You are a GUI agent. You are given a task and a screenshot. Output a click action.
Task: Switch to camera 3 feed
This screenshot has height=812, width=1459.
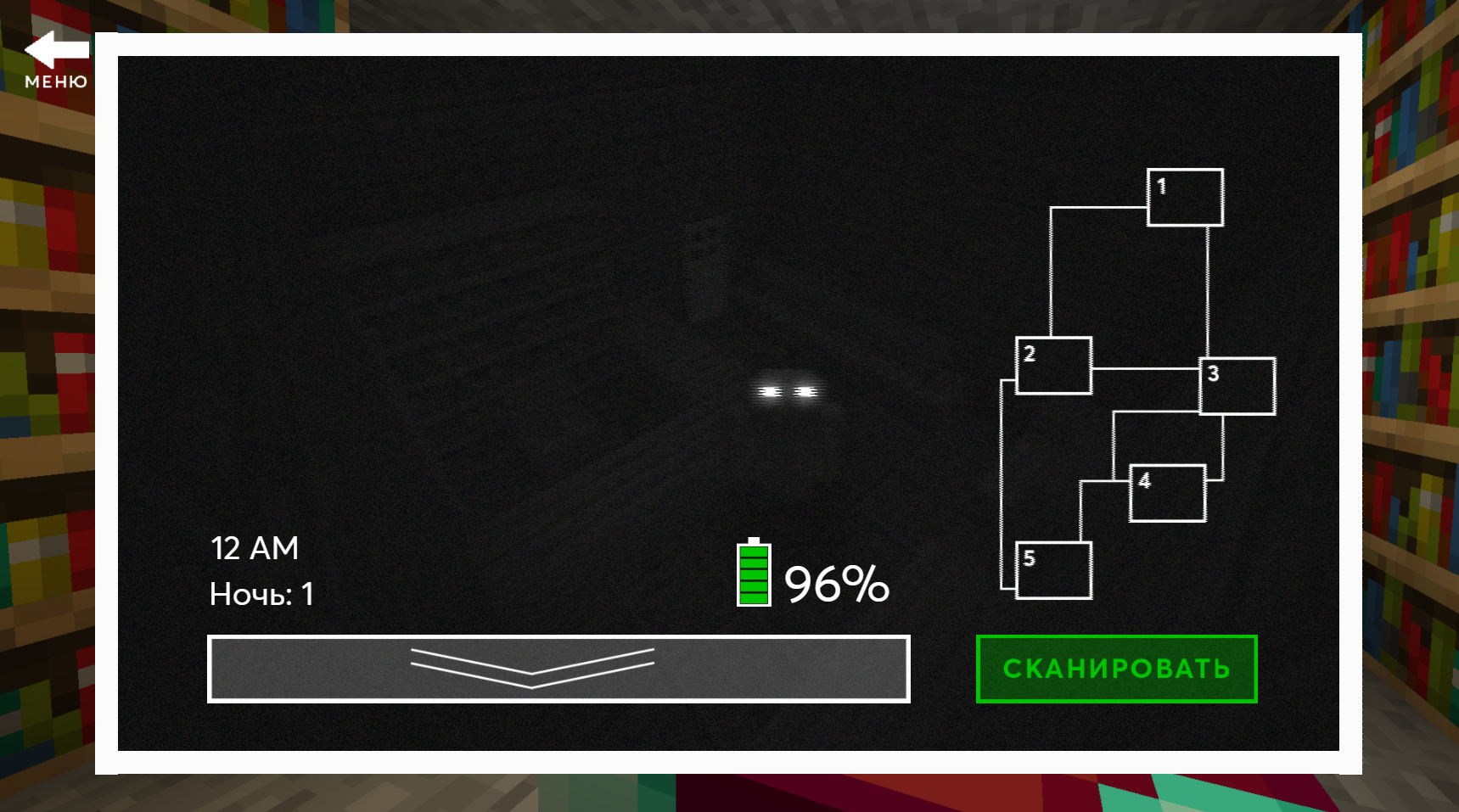[x=1237, y=387]
